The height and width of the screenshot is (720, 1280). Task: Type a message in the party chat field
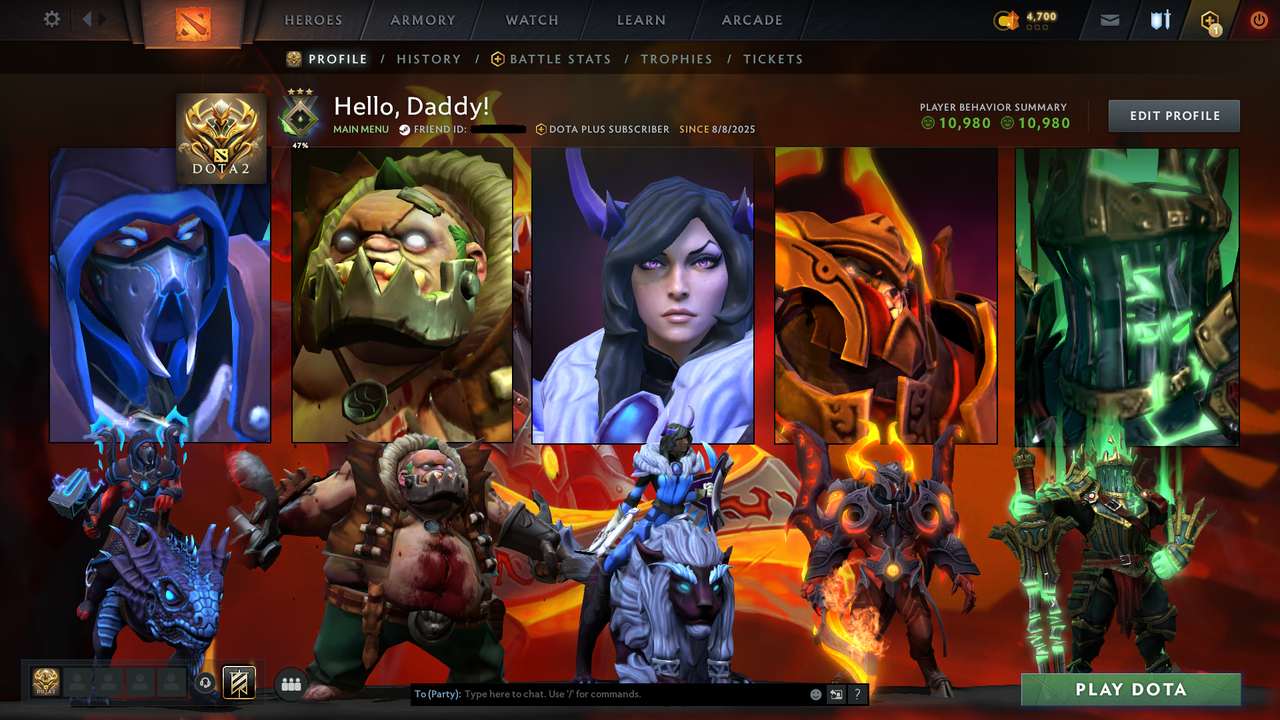(x=600, y=693)
